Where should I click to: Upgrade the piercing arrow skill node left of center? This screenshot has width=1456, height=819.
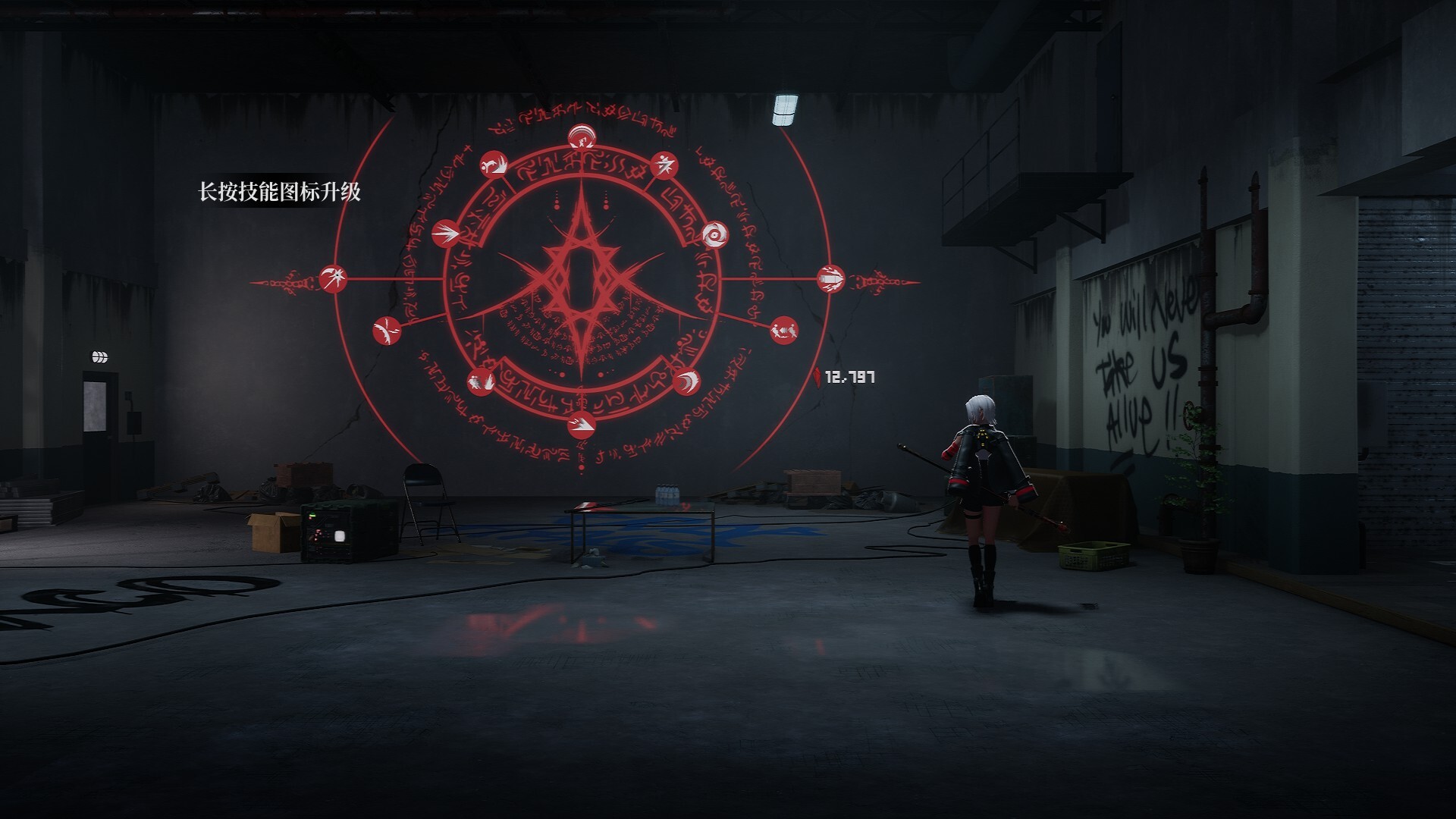pos(447,234)
